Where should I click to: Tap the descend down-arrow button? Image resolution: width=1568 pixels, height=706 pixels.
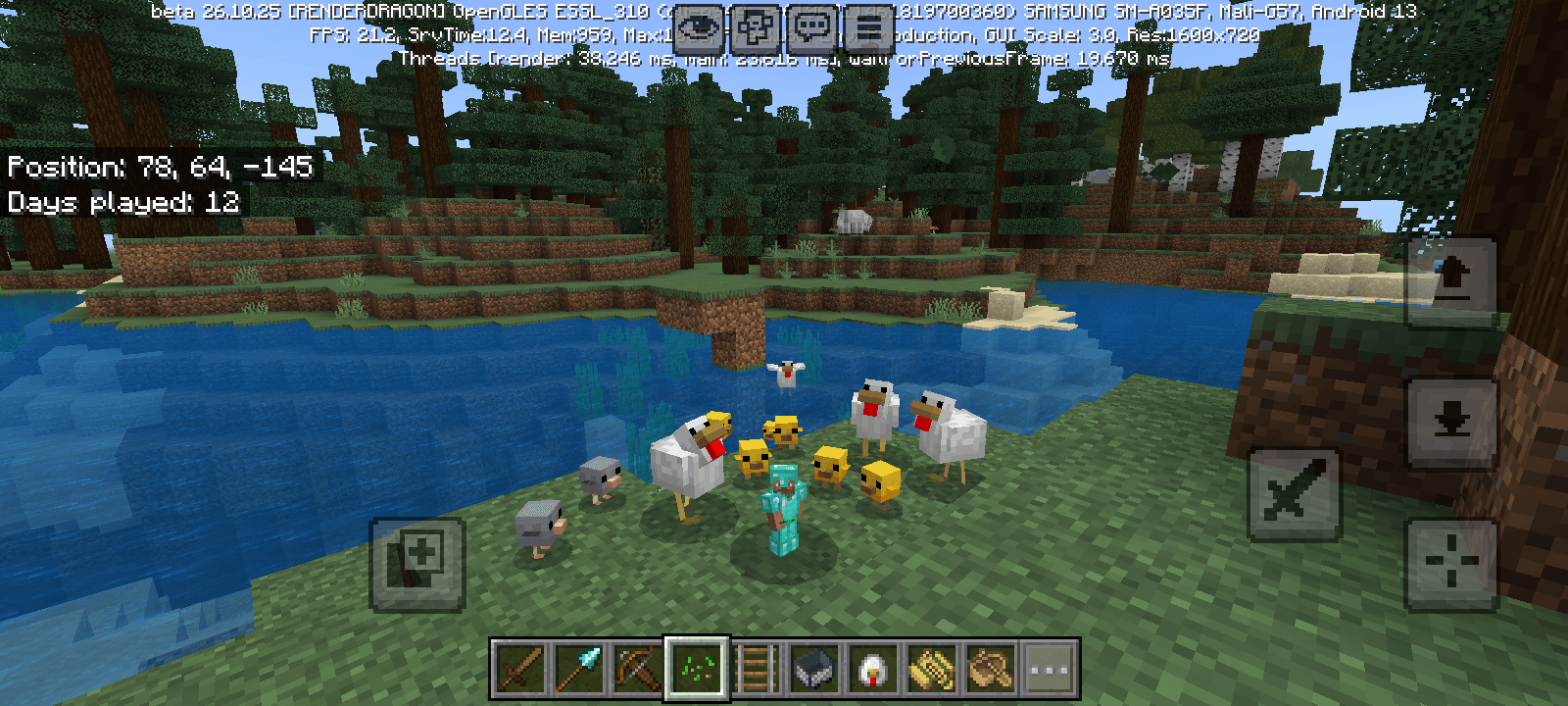click(1451, 423)
